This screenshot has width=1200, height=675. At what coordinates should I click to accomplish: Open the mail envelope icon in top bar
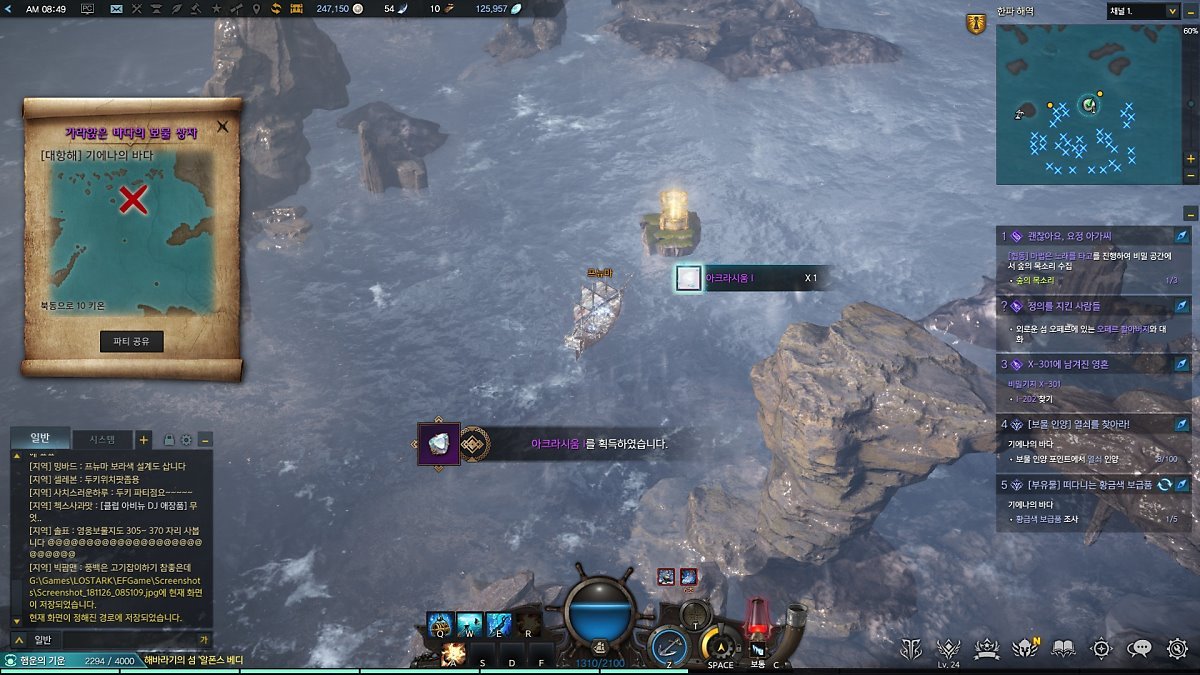(116, 9)
